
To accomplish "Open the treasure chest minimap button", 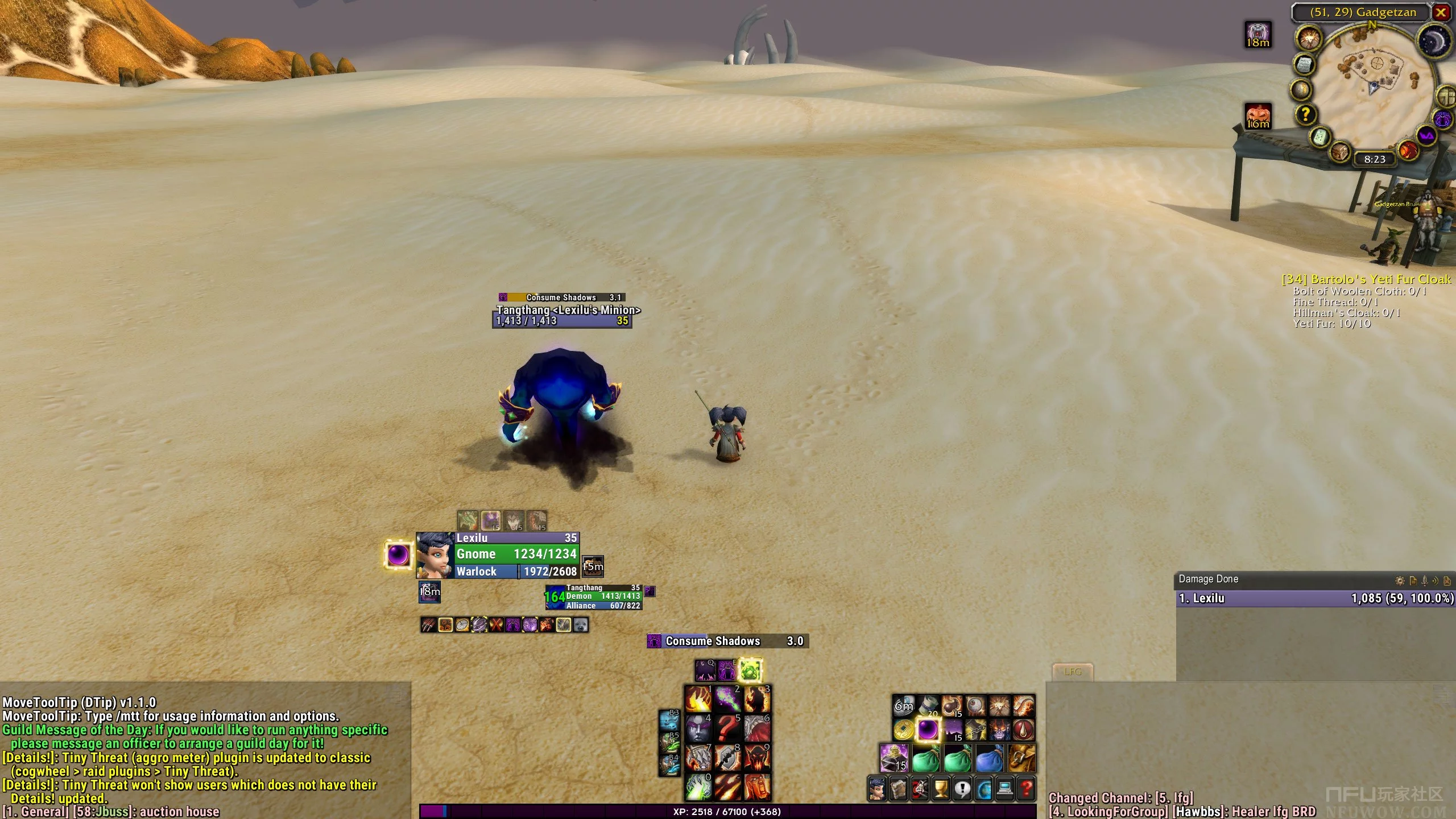I will click(1340, 152).
